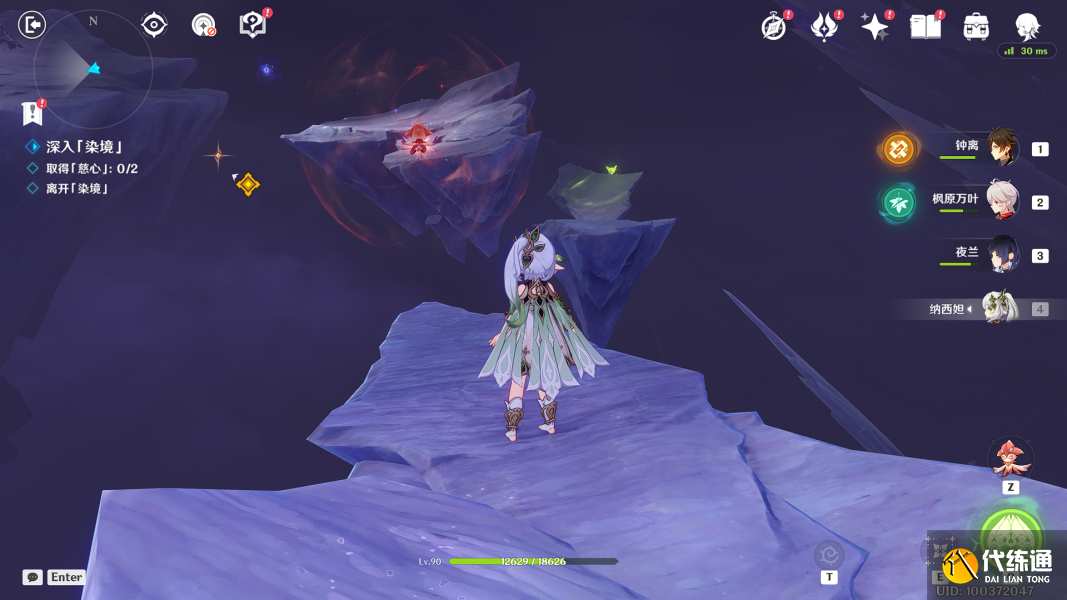Click the eye-shaped icon beside the minimap

click(154, 25)
